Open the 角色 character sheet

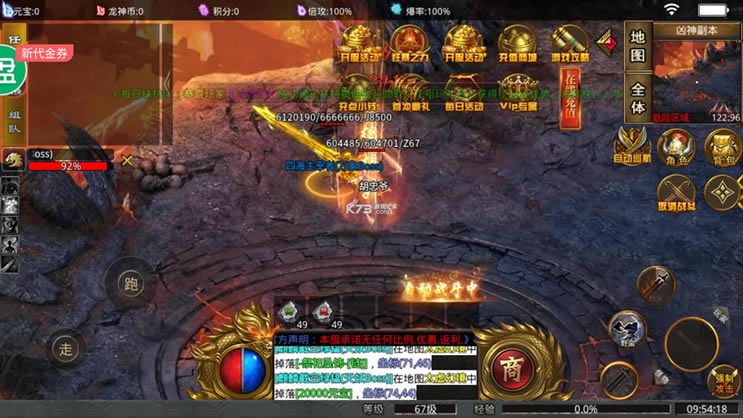click(x=676, y=147)
